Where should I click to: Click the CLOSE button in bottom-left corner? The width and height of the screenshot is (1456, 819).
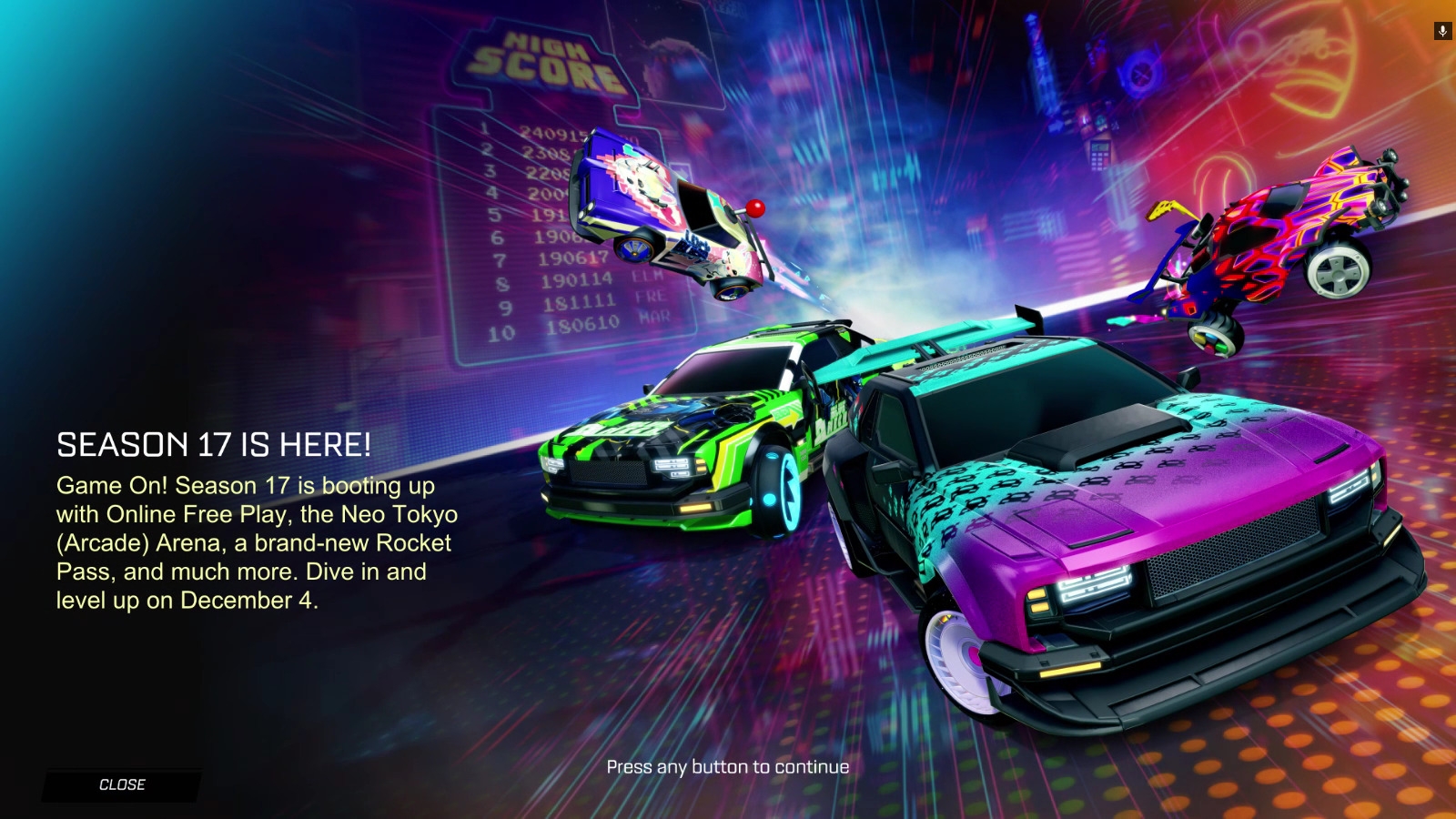(122, 784)
